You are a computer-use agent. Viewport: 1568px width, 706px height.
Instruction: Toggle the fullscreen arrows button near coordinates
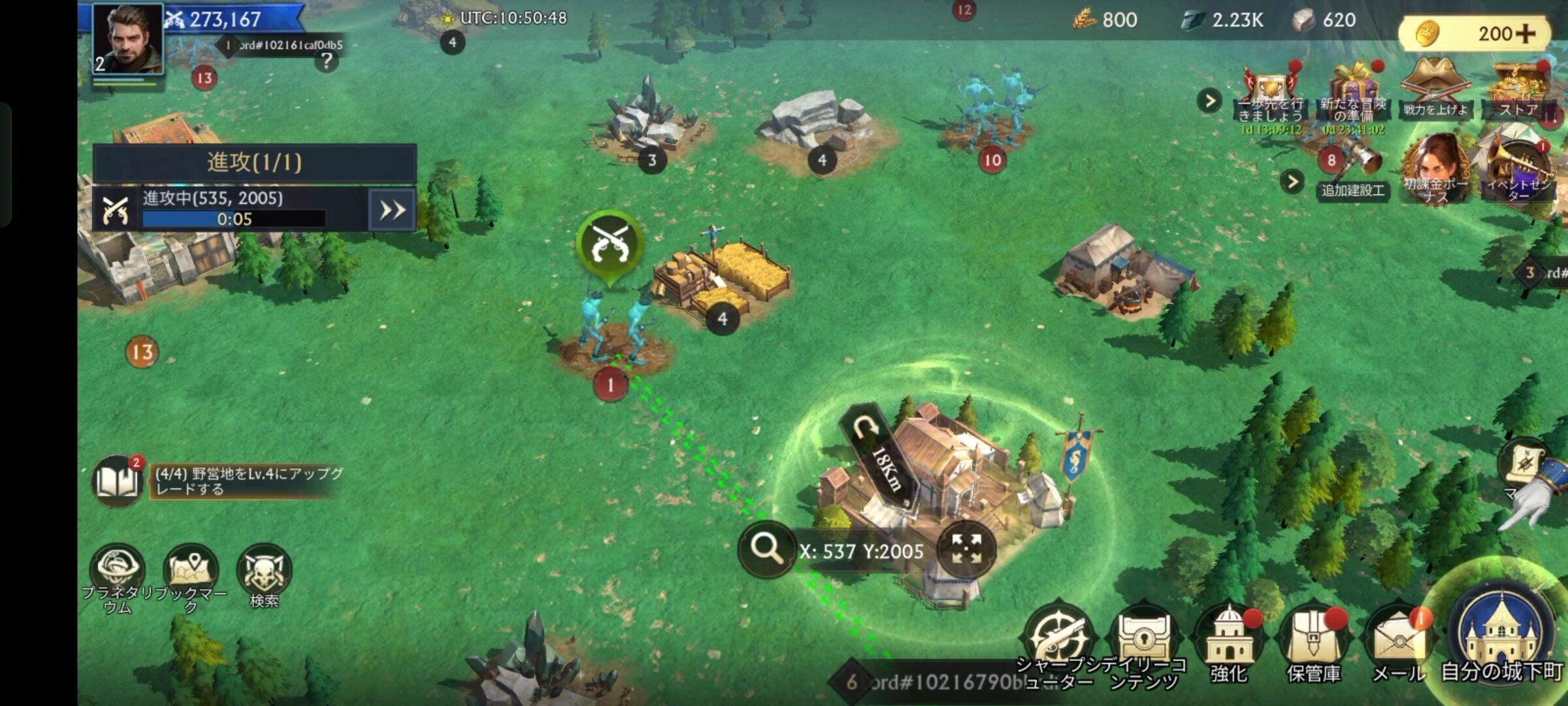coord(966,549)
